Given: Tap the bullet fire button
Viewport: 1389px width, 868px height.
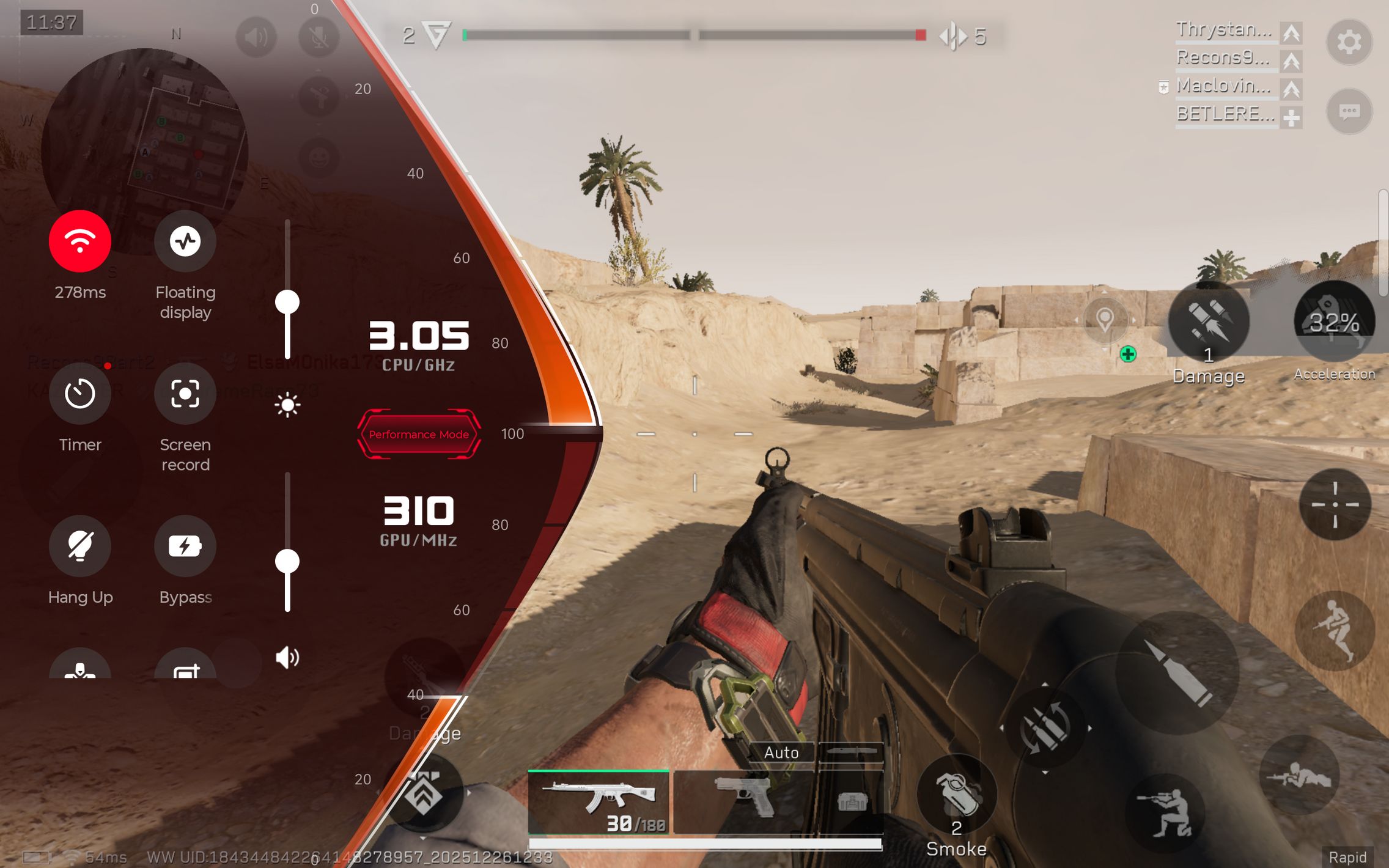Looking at the screenshot, I should pyautogui.click(x=1177, y=672).
